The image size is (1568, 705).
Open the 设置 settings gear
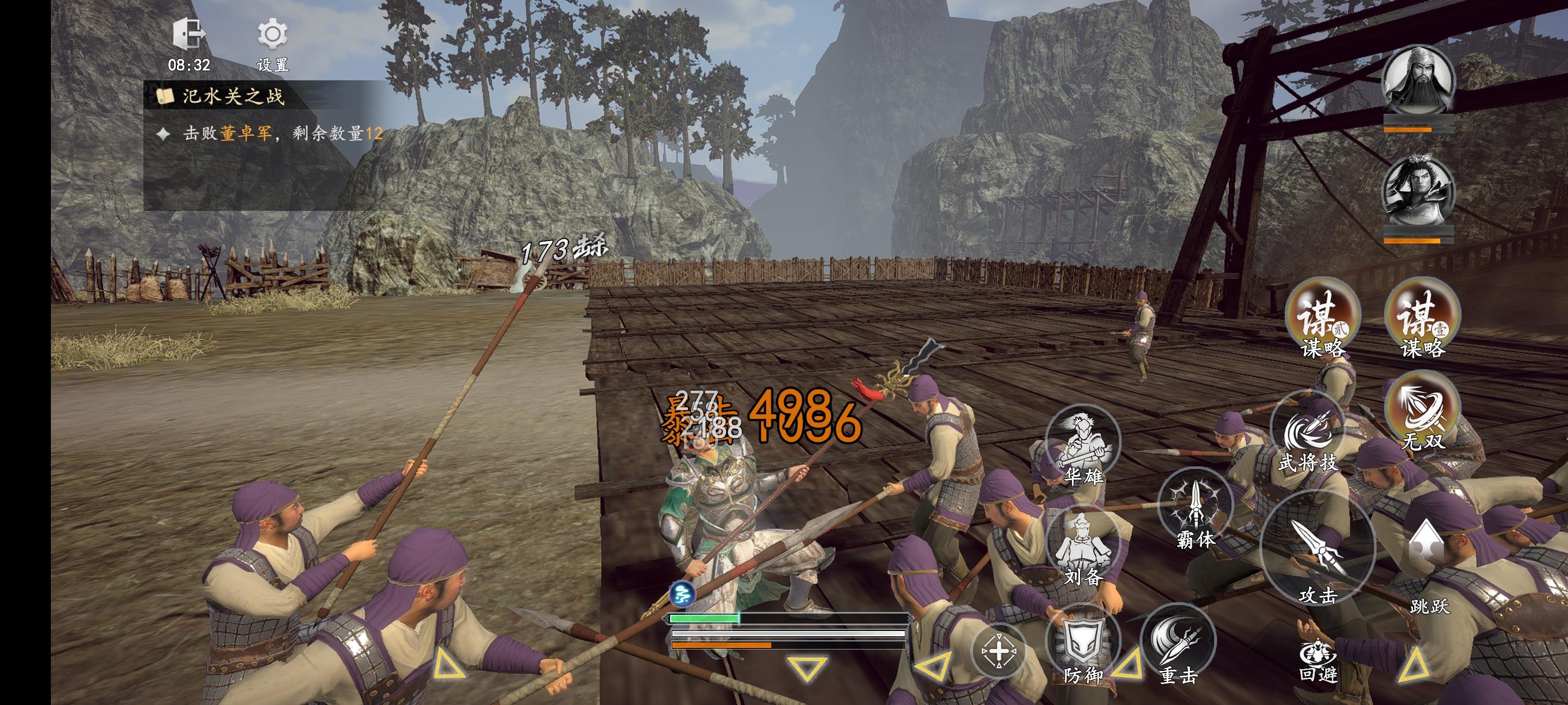click(x=272, y=35)
